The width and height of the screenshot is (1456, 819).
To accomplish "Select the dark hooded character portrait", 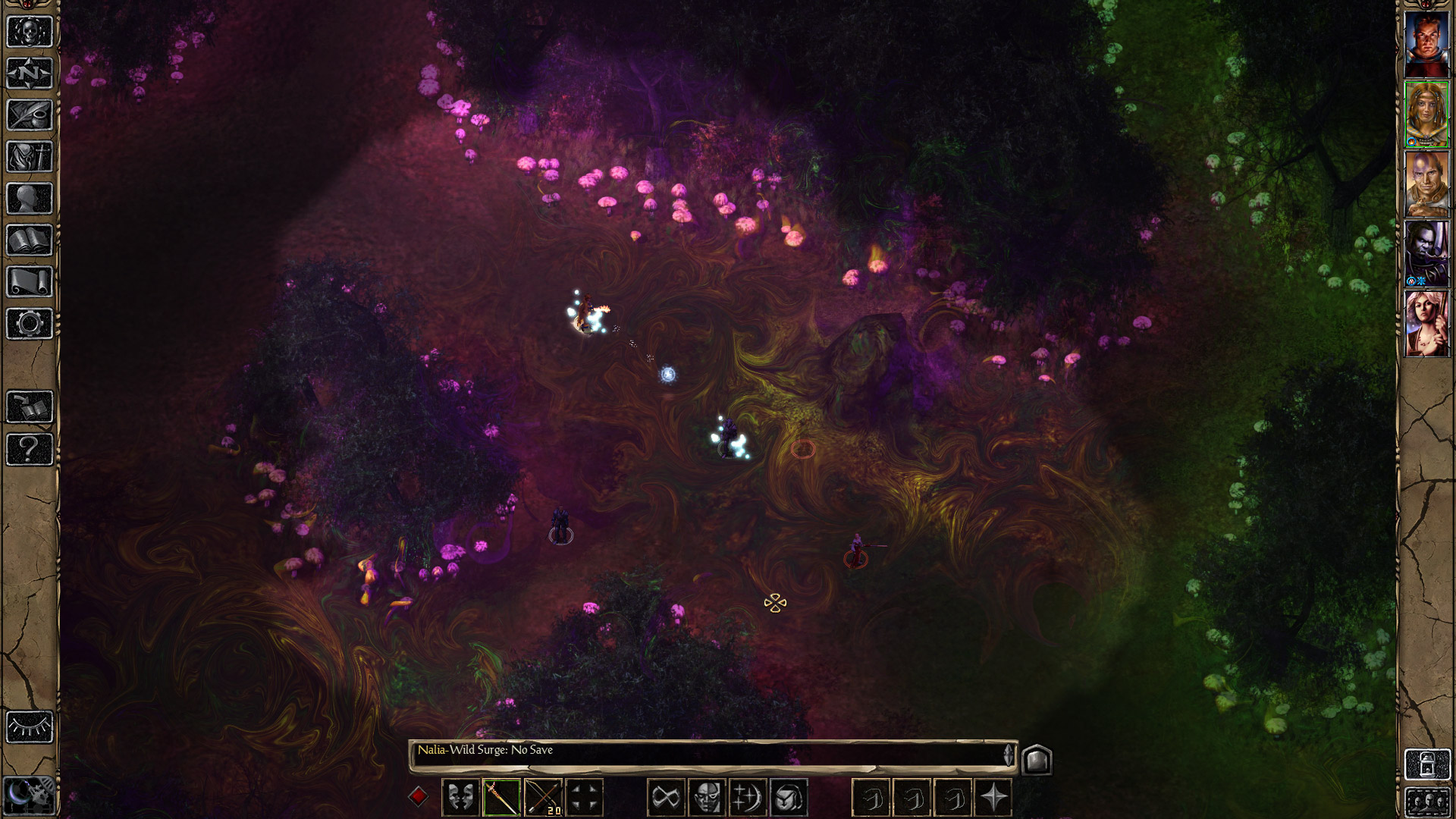I will tap(1427, 254).
